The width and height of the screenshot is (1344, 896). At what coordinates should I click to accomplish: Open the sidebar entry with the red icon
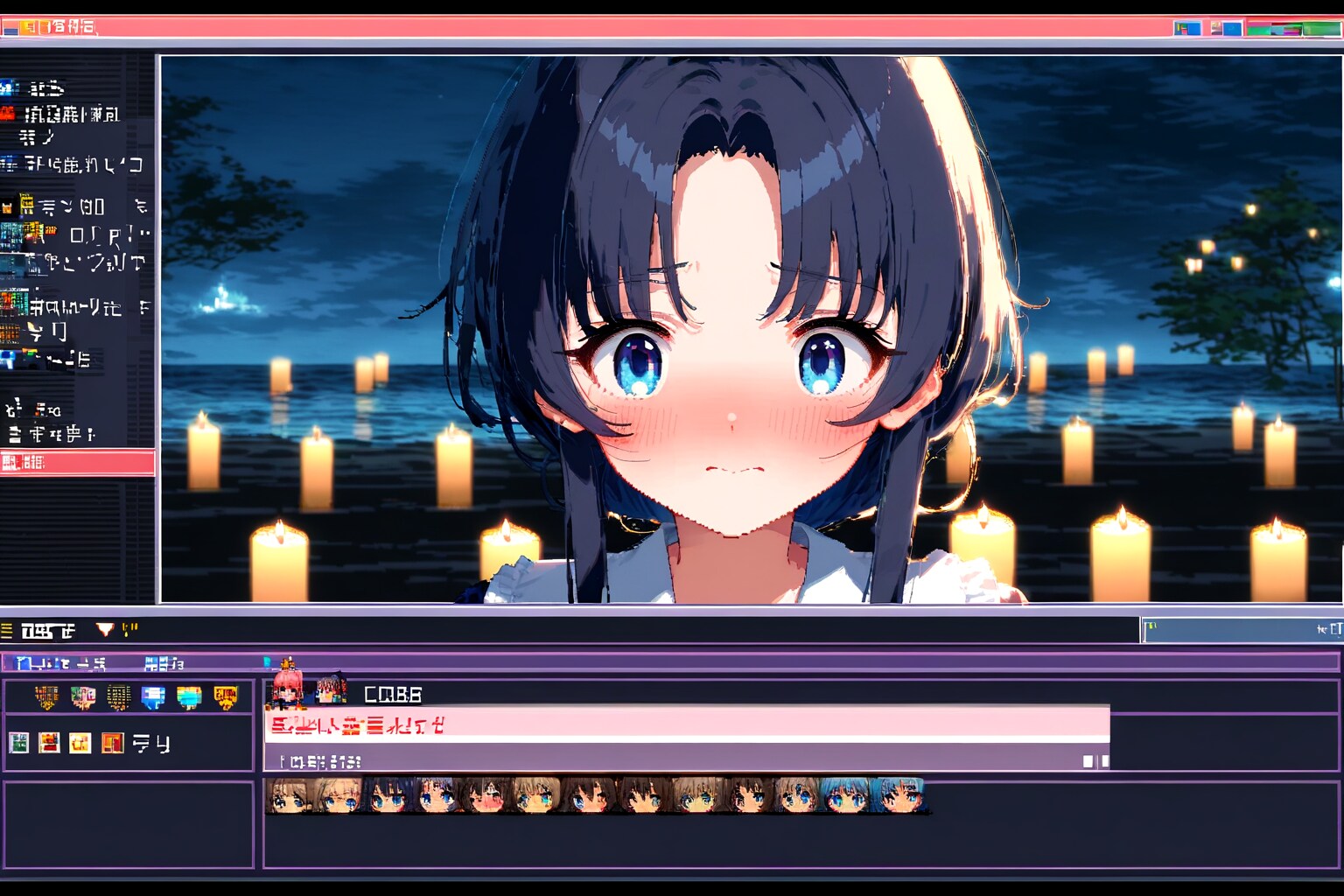(x=9, y=114)
